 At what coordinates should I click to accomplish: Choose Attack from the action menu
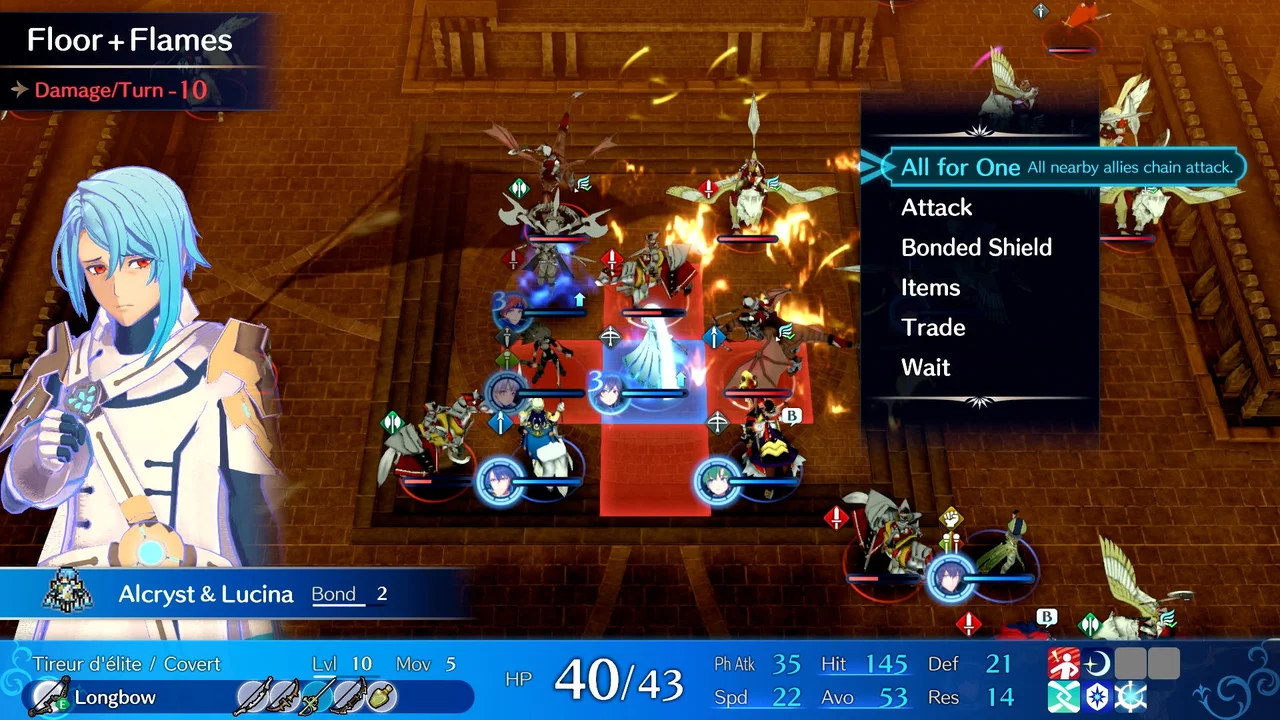click(x=936, y=208)
